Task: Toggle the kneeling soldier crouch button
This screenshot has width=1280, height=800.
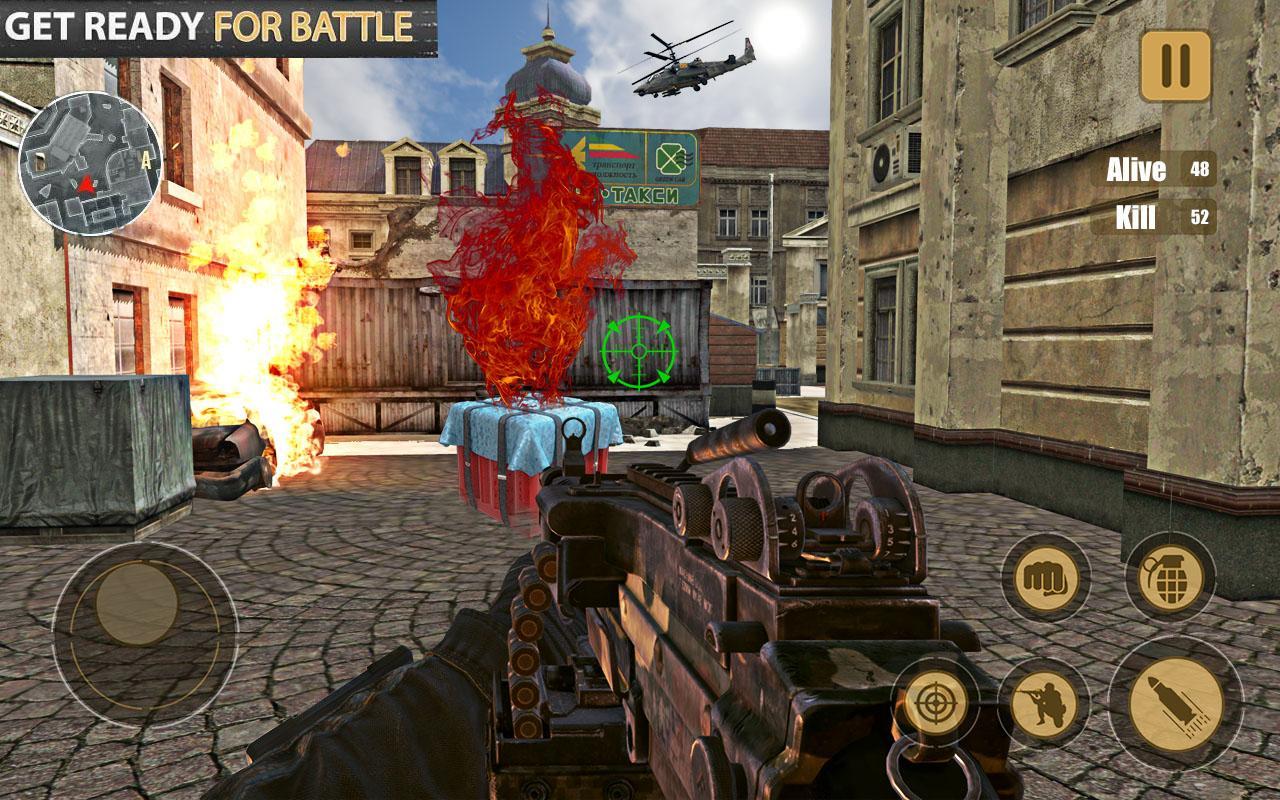Action: click(x=1044, y=704)
